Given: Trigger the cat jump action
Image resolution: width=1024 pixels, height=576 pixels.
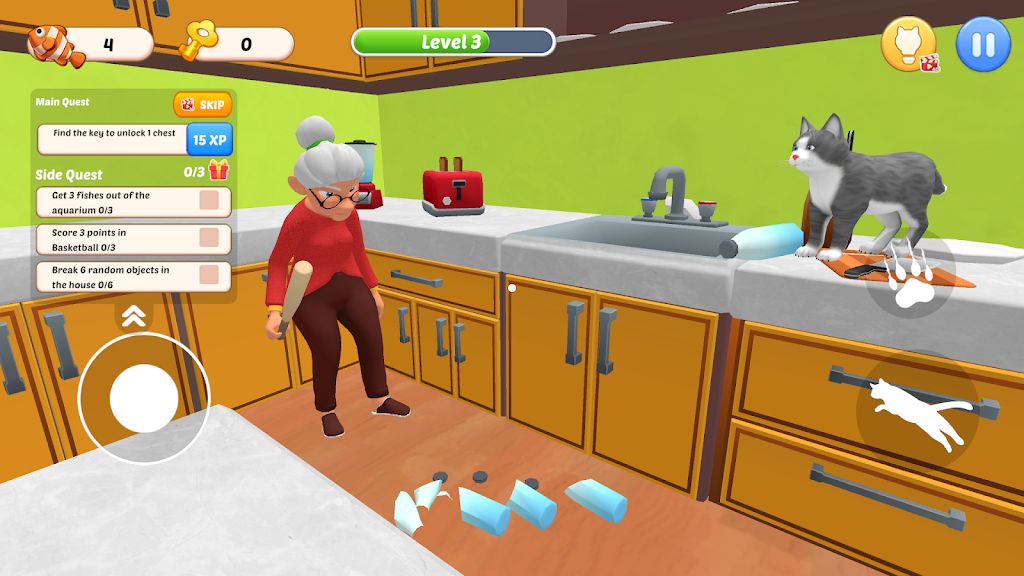Looking at the screenshot, I should click(x=917, y=410).
